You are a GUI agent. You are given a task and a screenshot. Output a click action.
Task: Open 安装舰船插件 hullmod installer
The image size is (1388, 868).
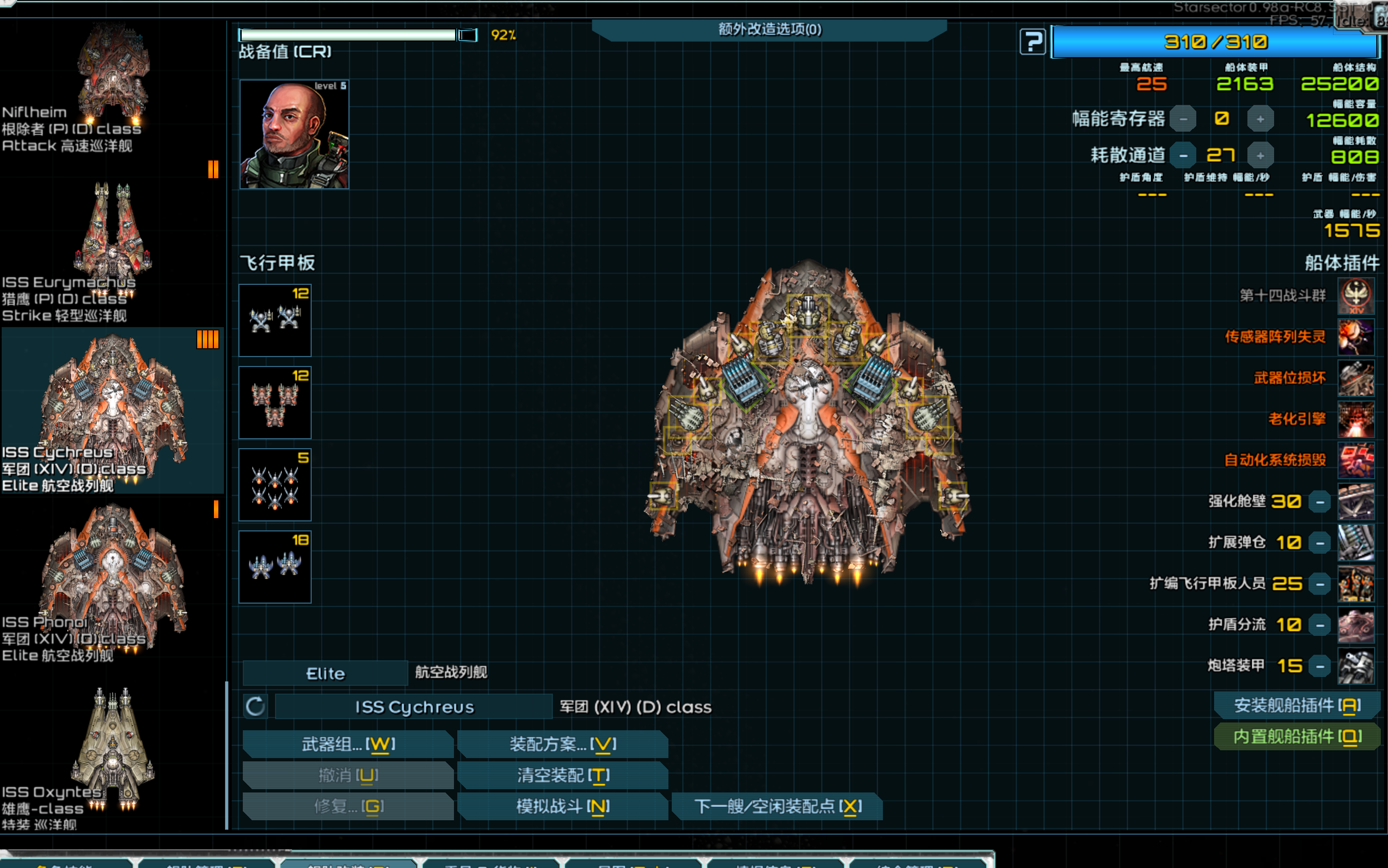1297,705
